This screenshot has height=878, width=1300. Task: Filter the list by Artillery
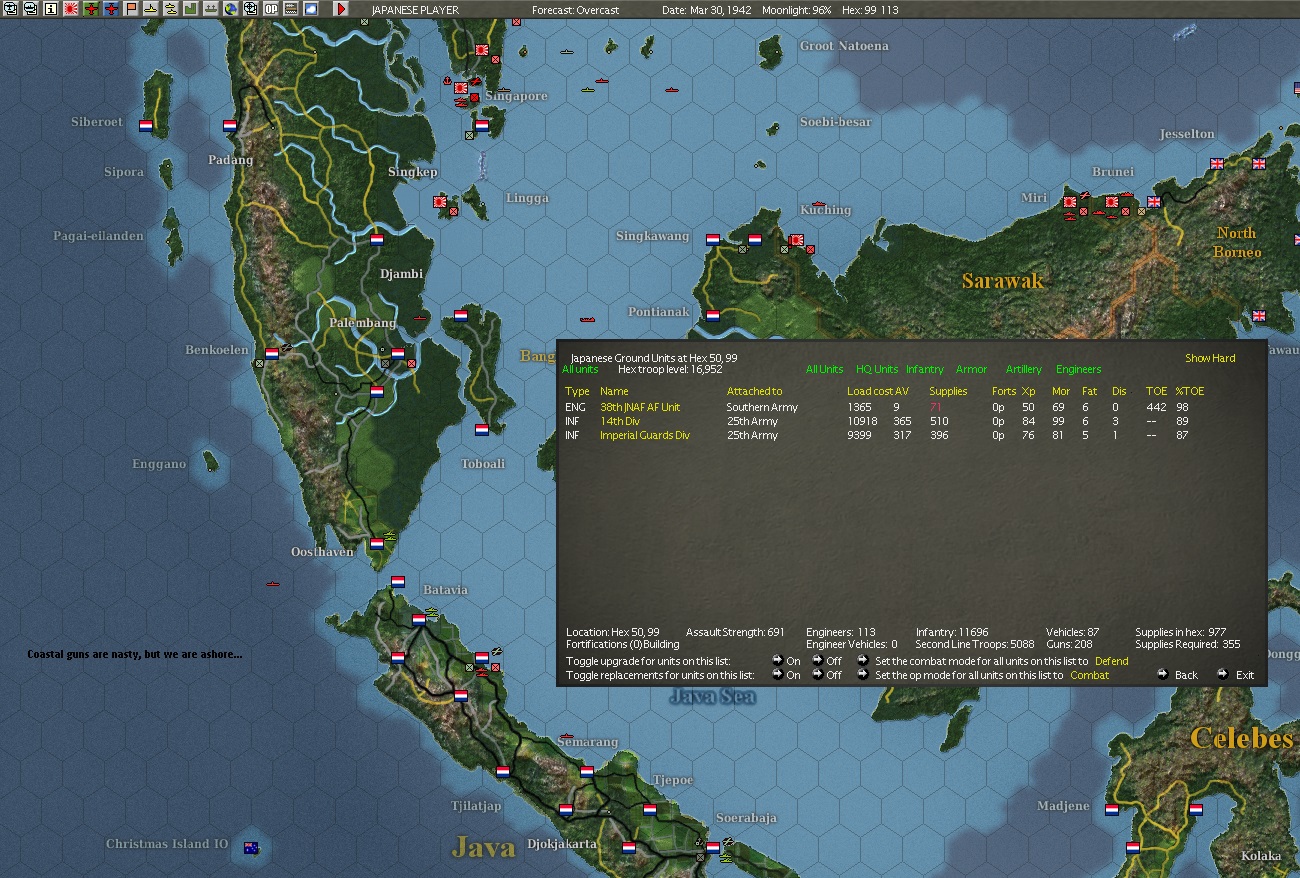[1024, 370]
